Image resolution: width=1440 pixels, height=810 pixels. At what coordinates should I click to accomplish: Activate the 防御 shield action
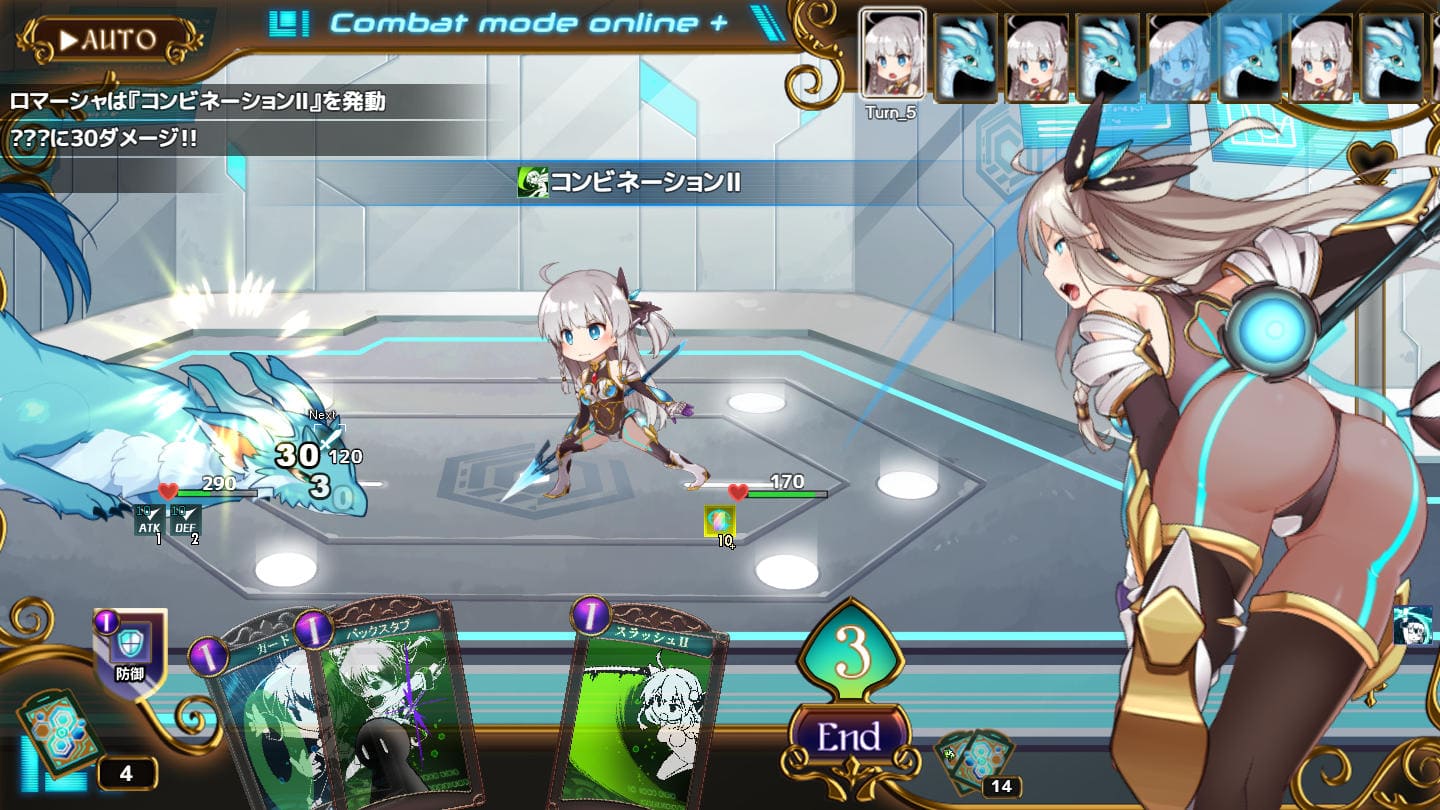130,652
